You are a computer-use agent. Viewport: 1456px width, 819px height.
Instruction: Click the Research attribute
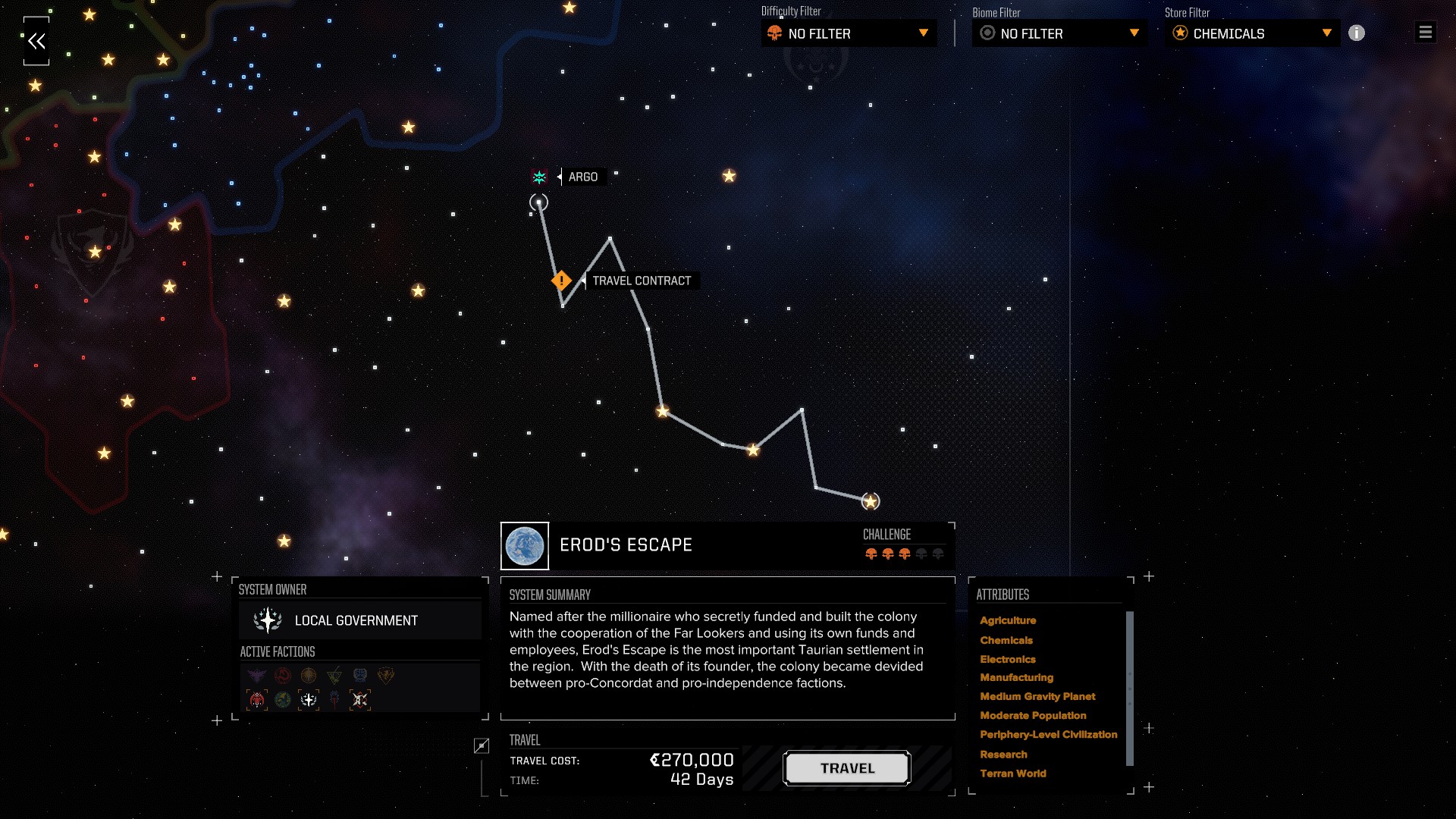click(1003, 755)
